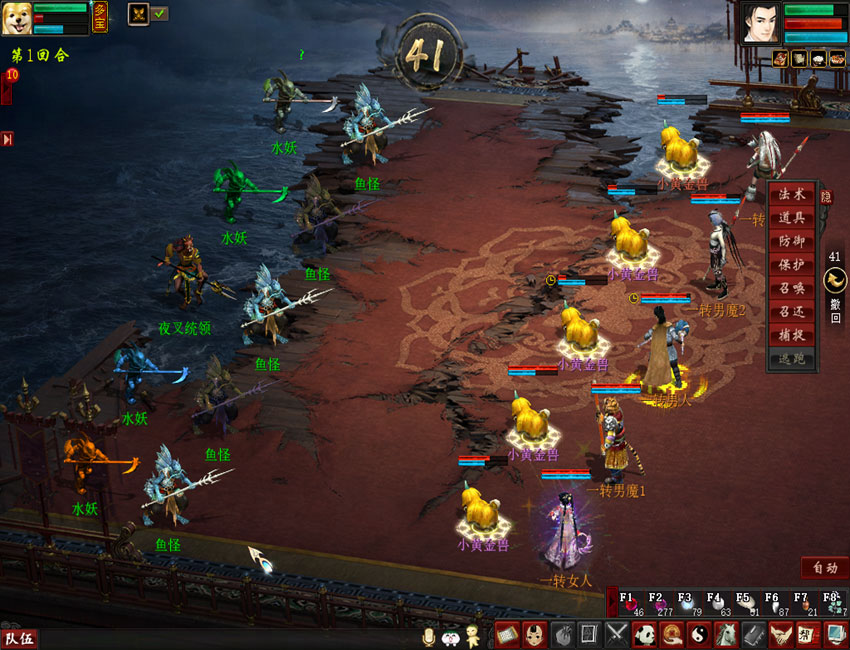Use the F1 red potion hotkey slot

[x=629, y=604]
